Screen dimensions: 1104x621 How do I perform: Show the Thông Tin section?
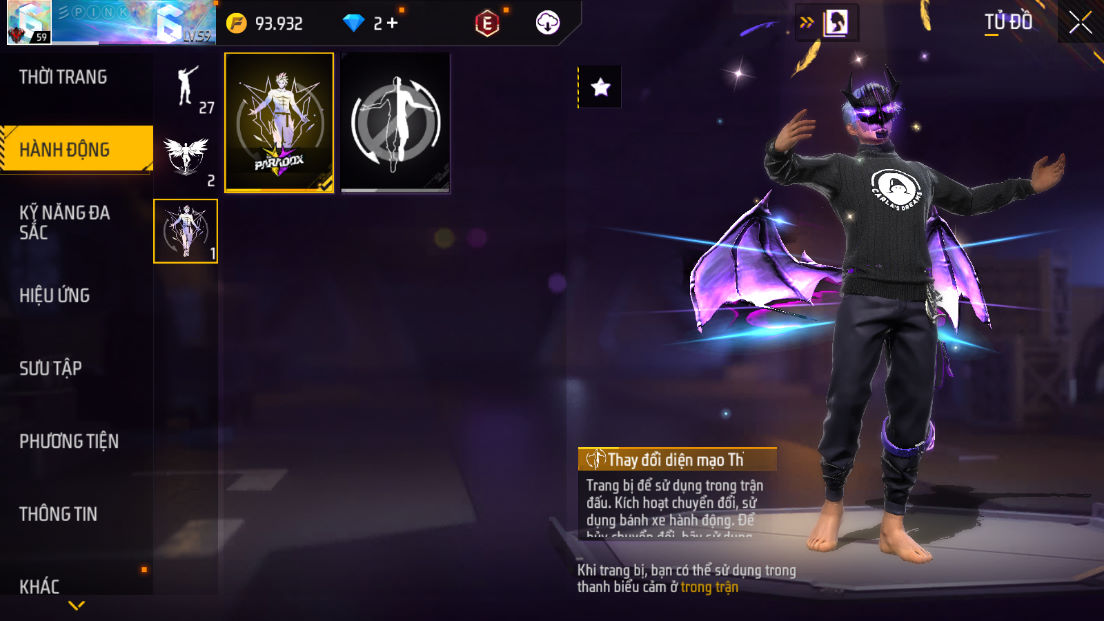point(58,514)
